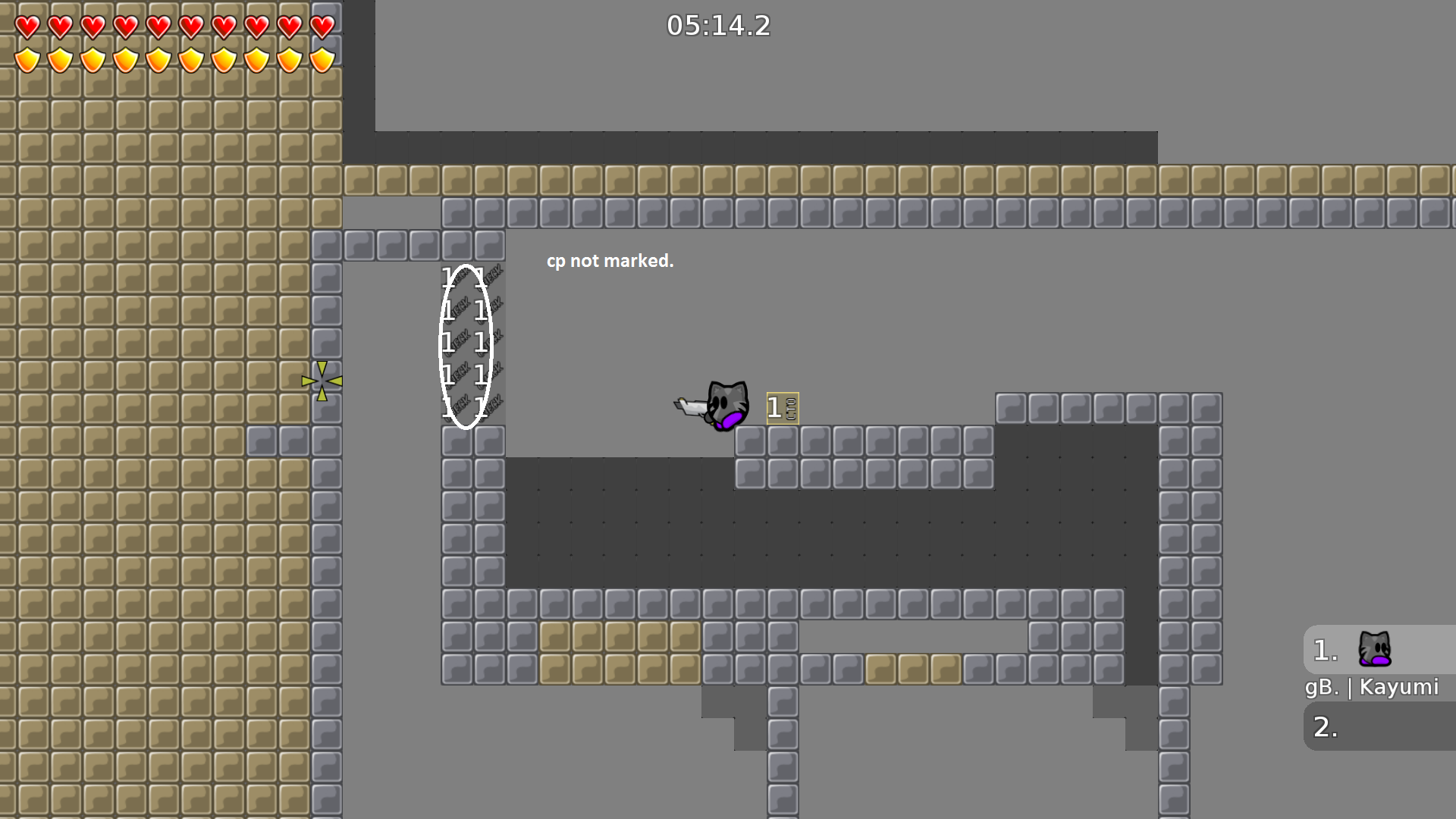
Task: Click the gold-bordered number 1 tile near the tee
Action: tap(782, 406)
